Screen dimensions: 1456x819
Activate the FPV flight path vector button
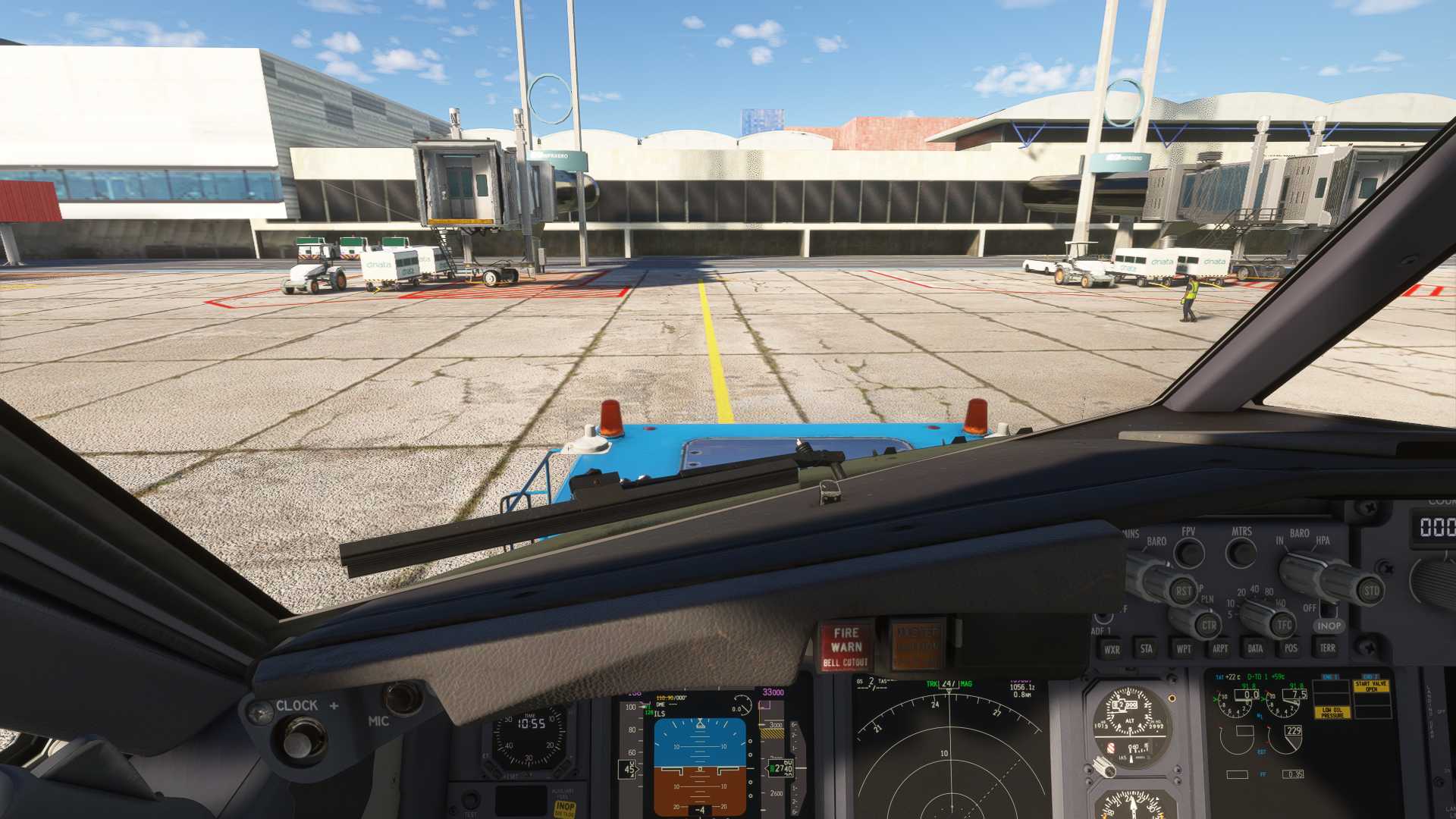pos(1188,553)
